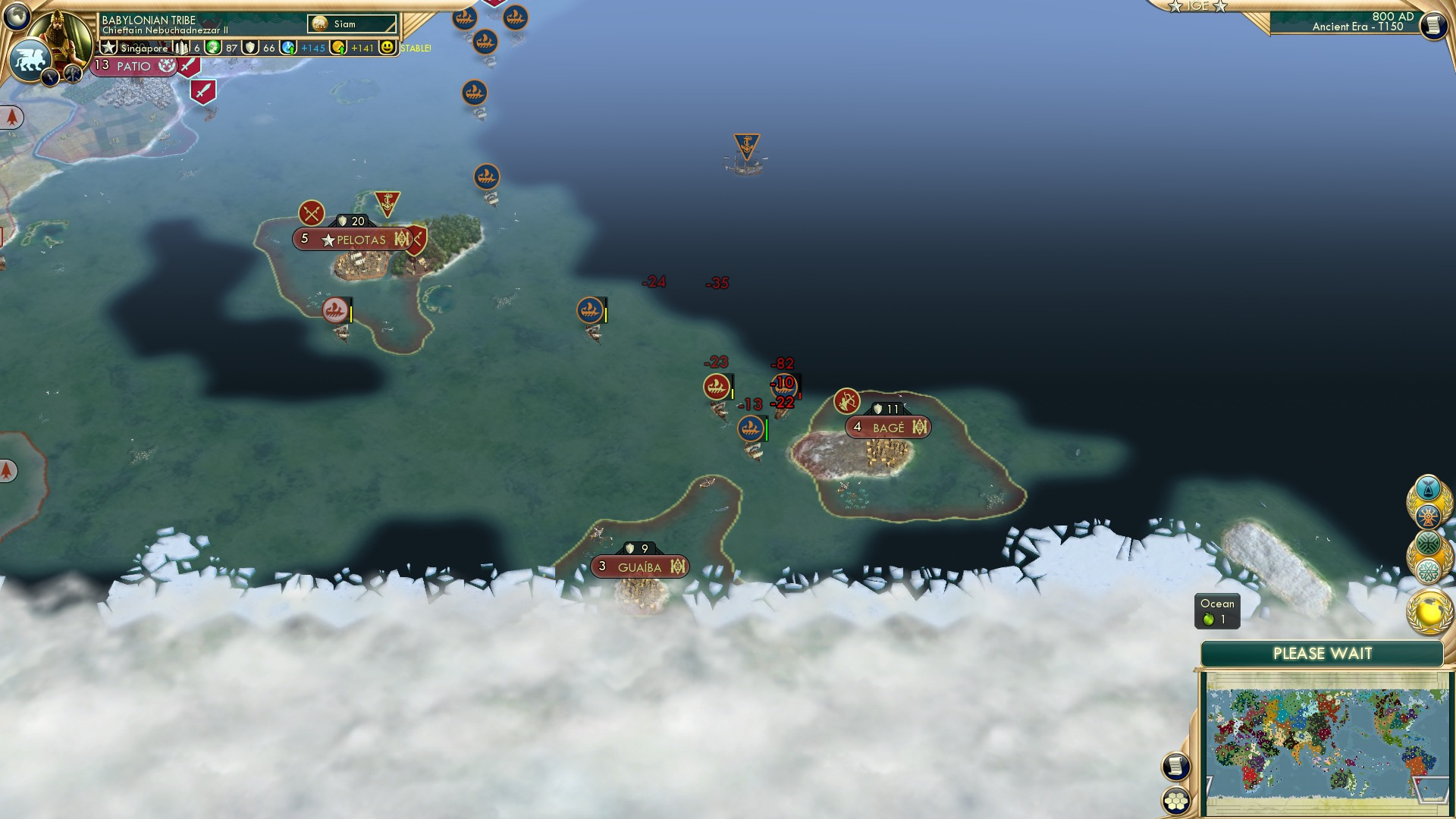Select the city banner labeled Bagé

click(889, 426)
